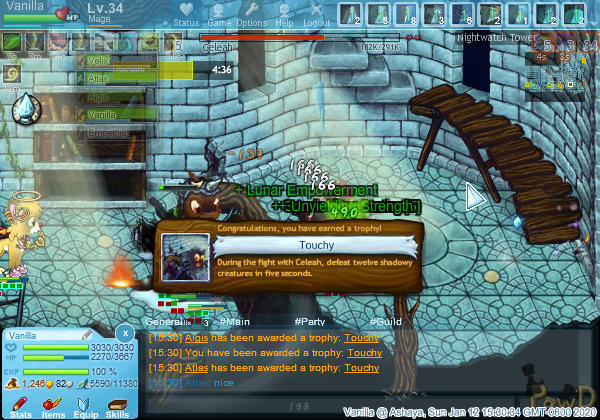Open the Status menu
The height and width of the screenshot is (420, 600).
(185, 14)
